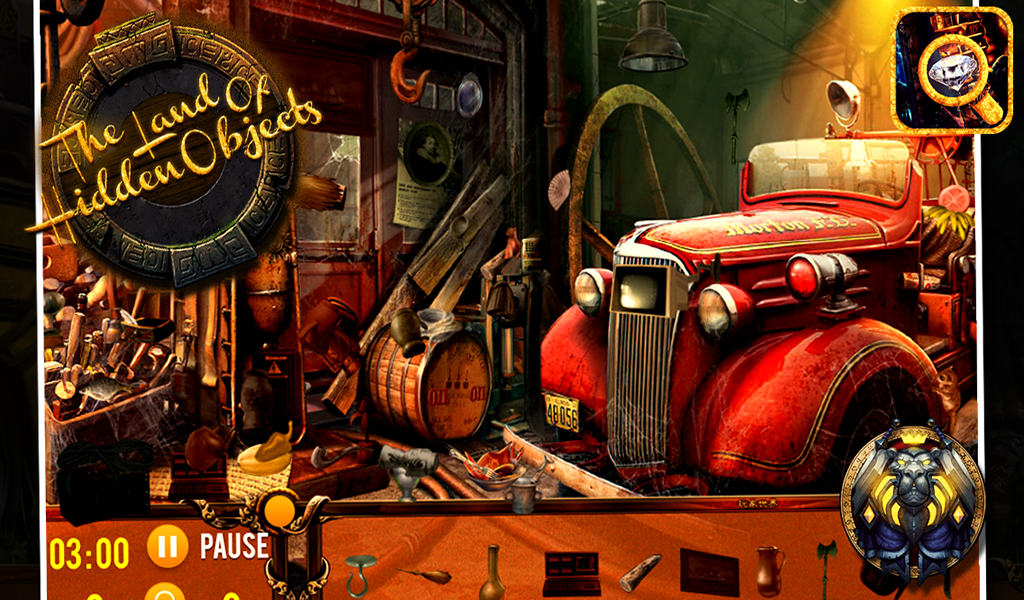Choose the wooden log target item

(639, 572)
